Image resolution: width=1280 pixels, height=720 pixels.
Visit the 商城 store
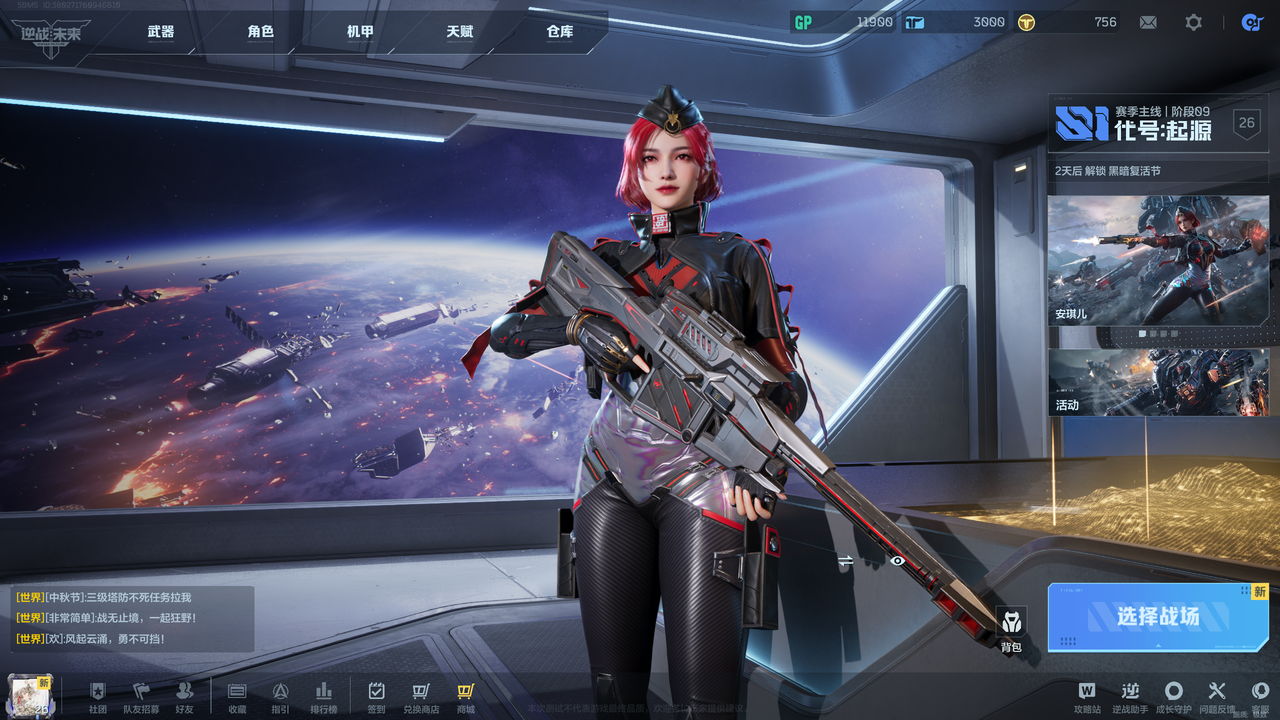[x=466, y=696]
